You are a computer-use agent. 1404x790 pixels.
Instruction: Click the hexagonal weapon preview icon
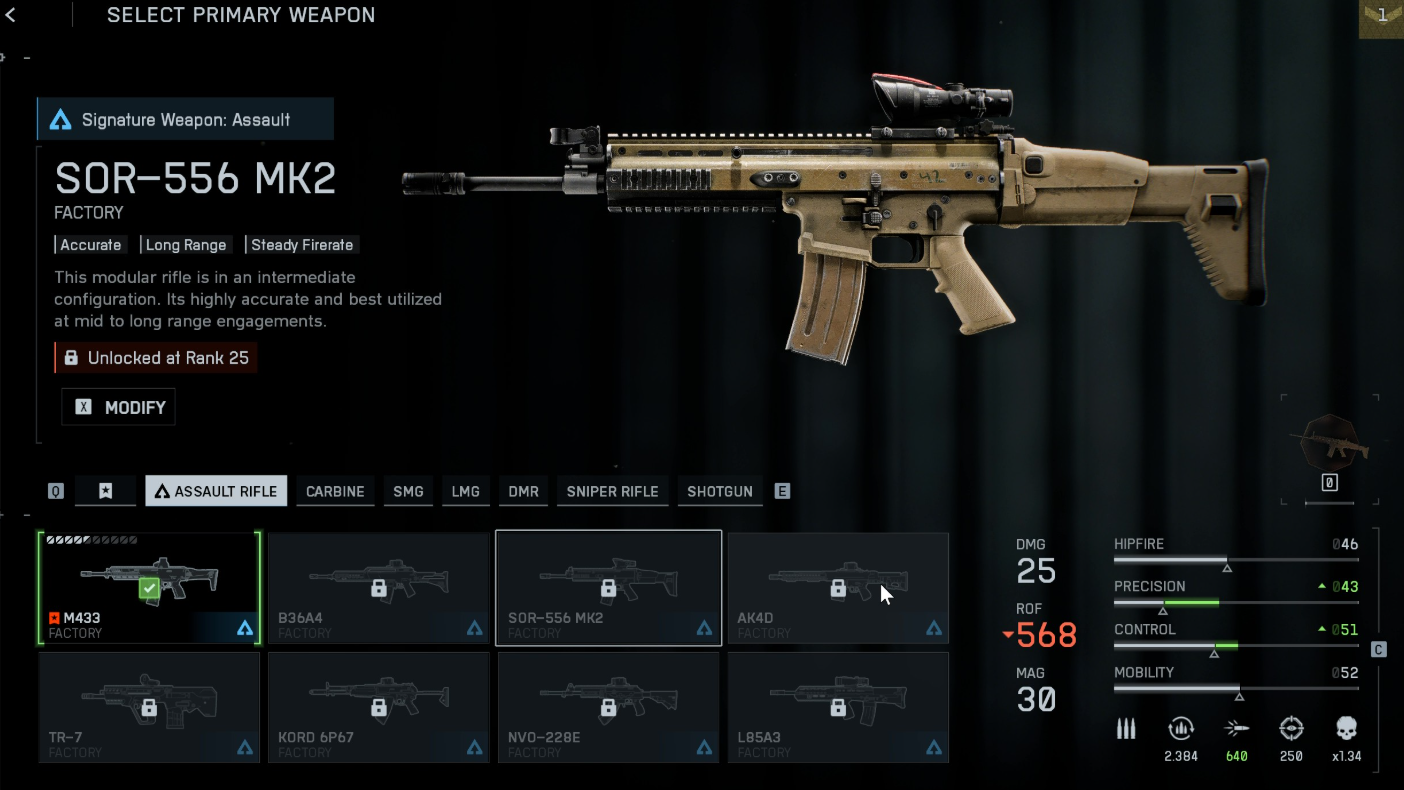click(x=1329, y=440)
